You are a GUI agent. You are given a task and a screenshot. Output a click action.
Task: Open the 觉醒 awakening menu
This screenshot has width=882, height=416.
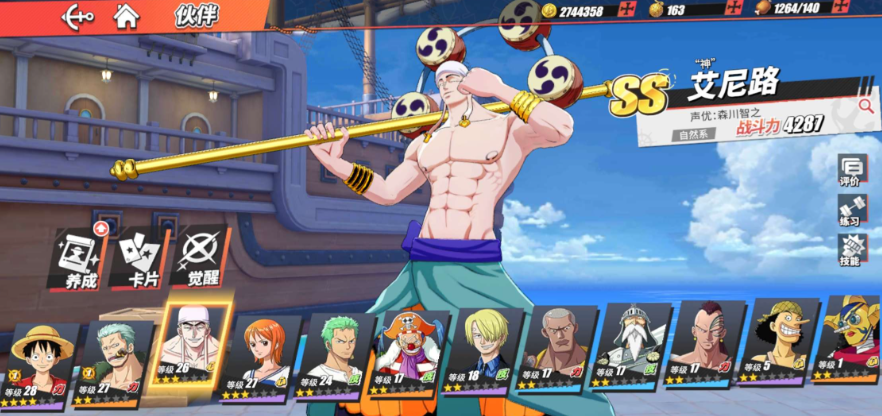coord(201,258)
